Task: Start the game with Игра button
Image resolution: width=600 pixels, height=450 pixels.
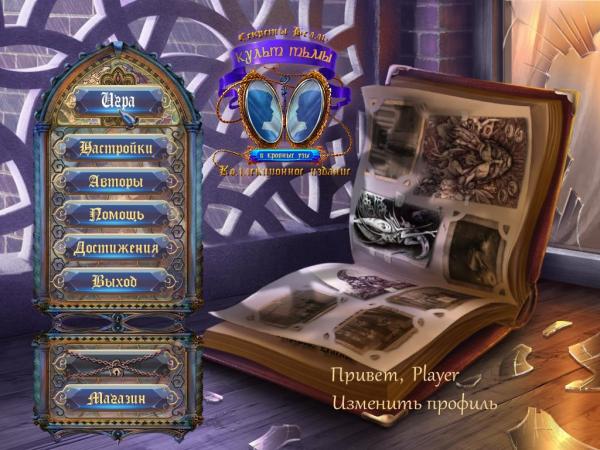Action: pos(117,100)
